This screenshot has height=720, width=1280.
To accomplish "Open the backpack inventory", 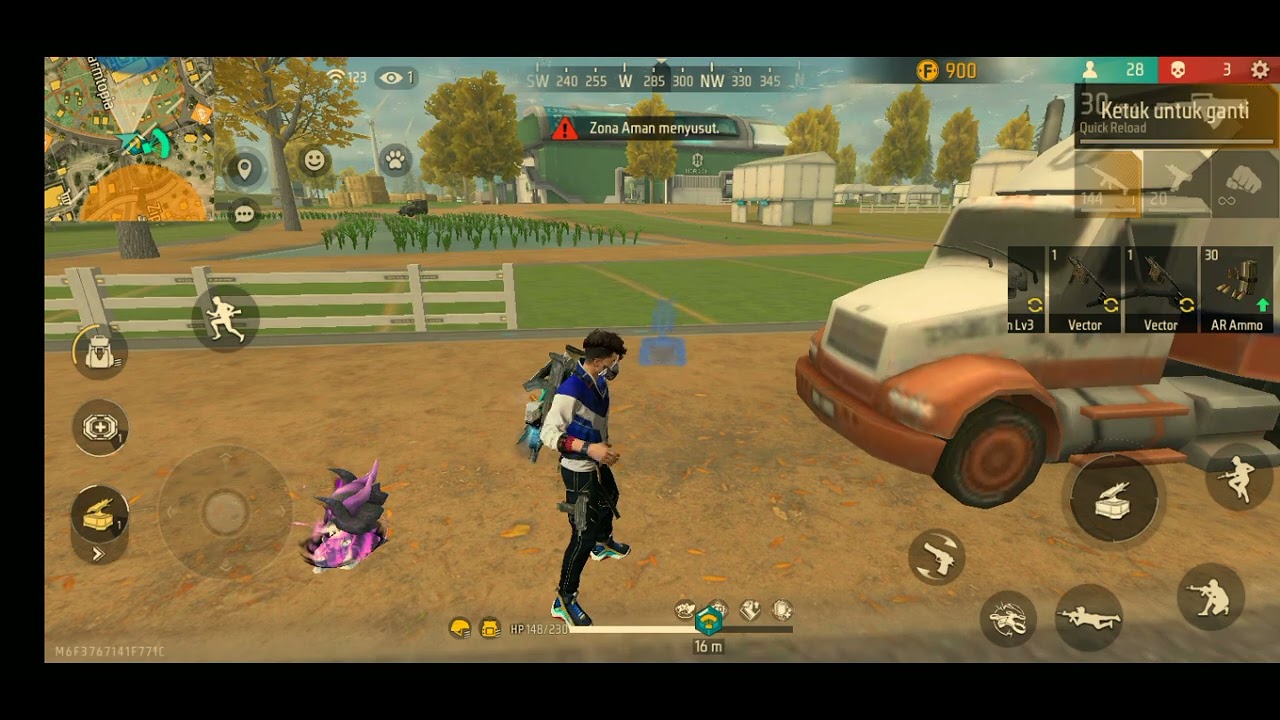I will 100,352.
